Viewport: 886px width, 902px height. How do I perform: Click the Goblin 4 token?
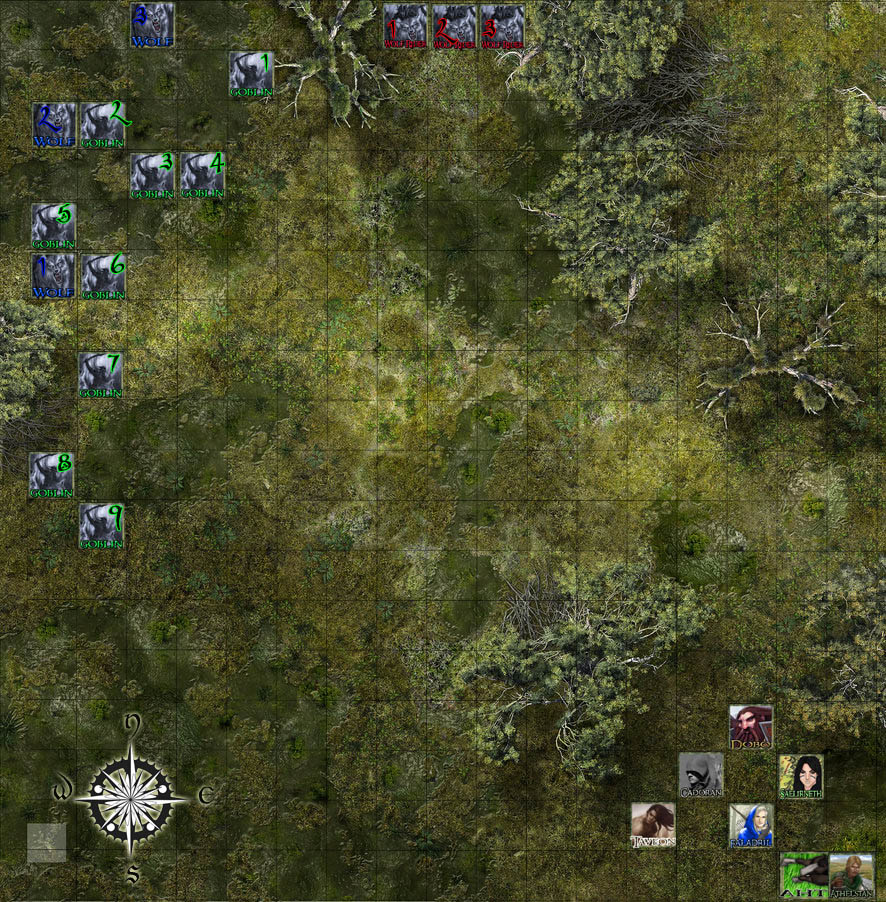(202, 175)
